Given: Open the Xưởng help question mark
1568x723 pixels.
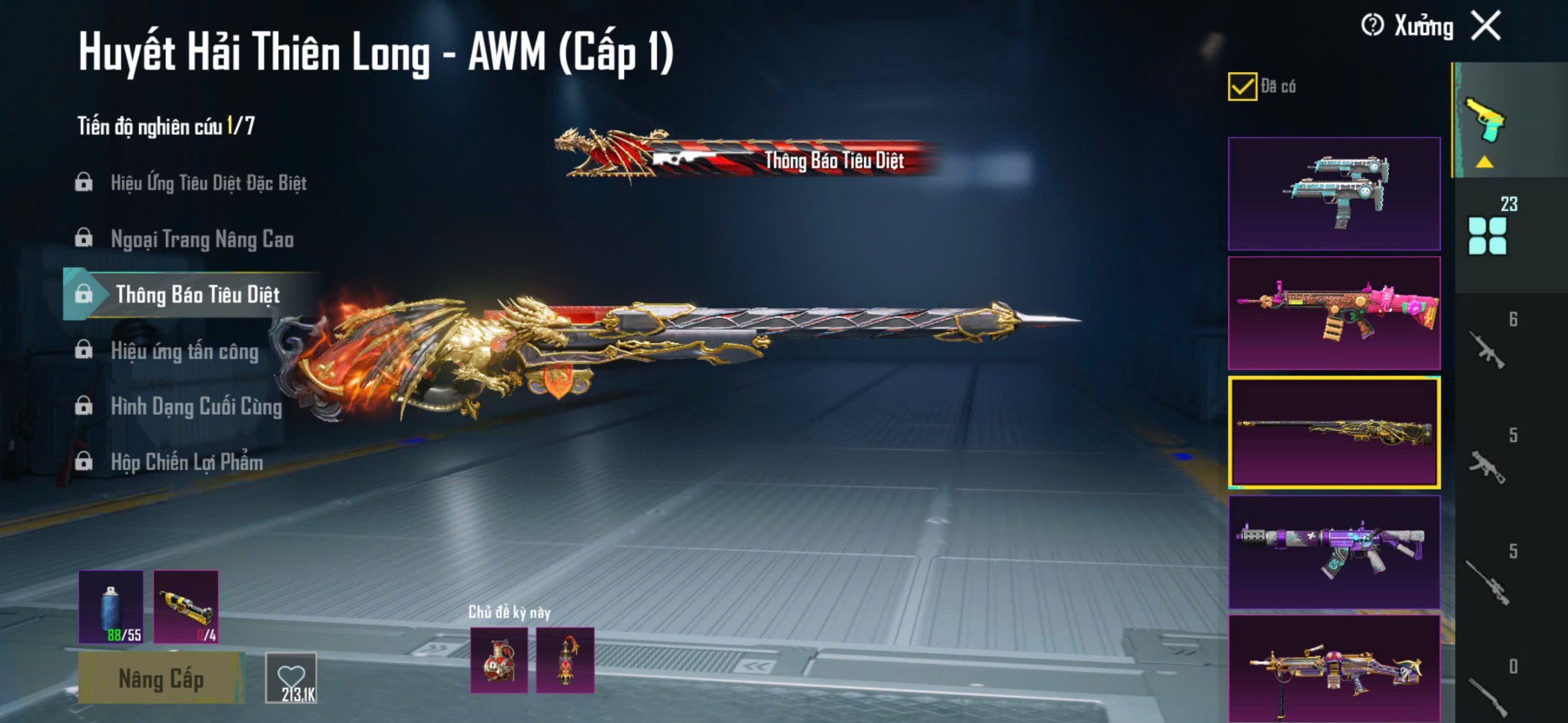Looking at the screenshot, I should click(x=1372, y=26).
